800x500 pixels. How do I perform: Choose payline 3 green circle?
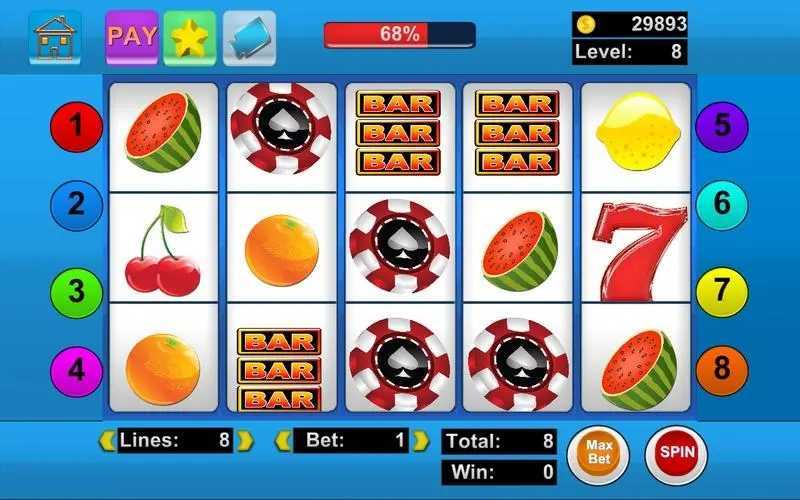point(77,291)
